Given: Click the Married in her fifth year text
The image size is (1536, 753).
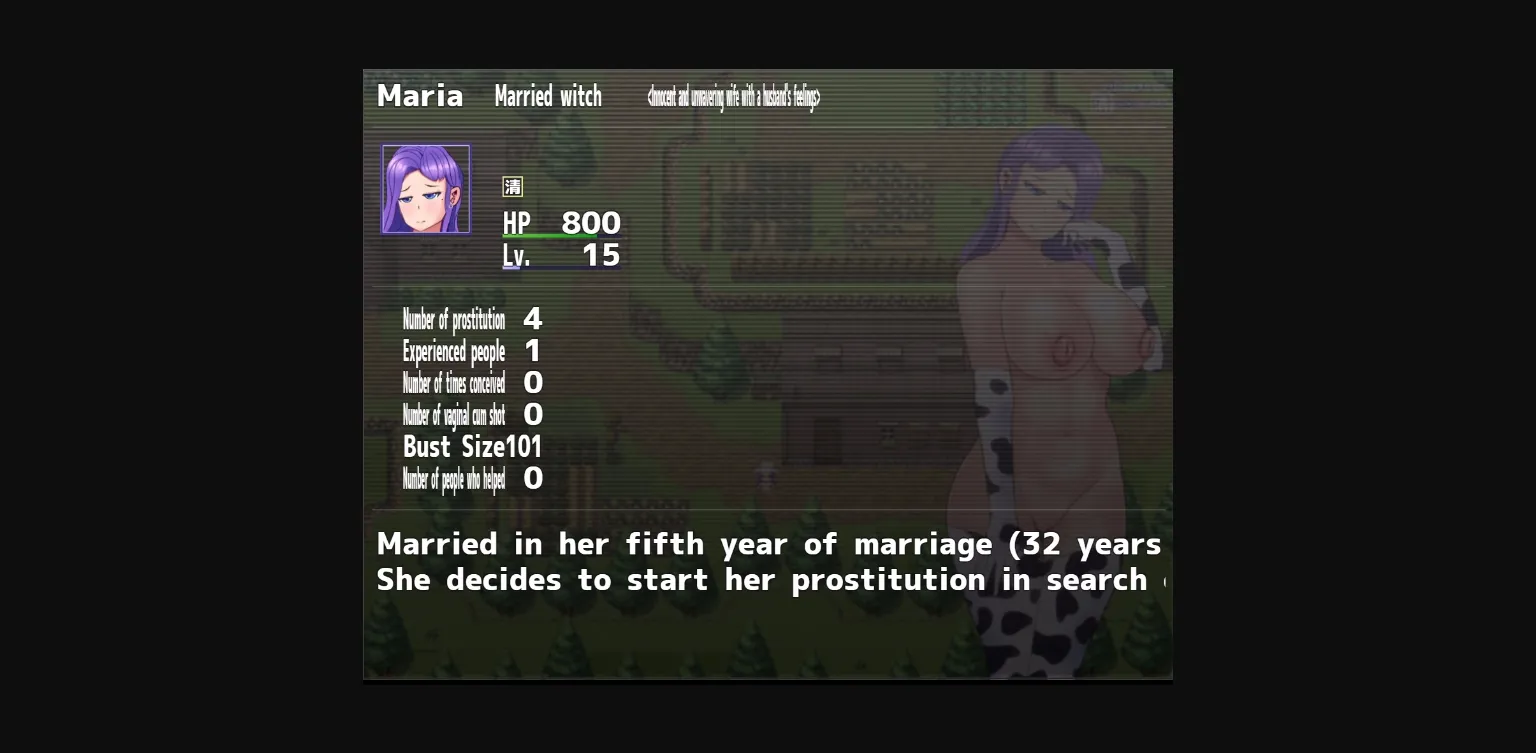Looking at the screenshot, I should coord(767,544).
